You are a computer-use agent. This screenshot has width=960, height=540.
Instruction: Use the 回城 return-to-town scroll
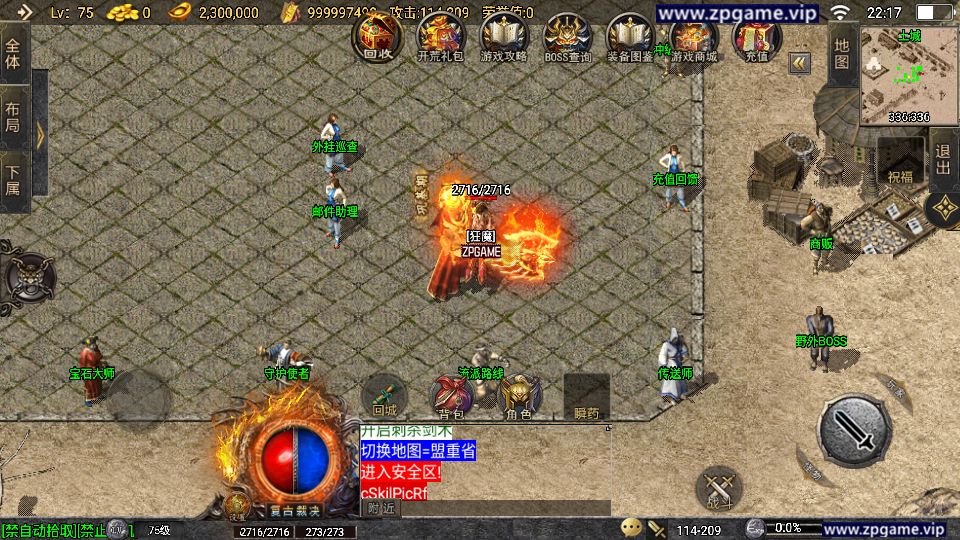(x=384, y=395)
